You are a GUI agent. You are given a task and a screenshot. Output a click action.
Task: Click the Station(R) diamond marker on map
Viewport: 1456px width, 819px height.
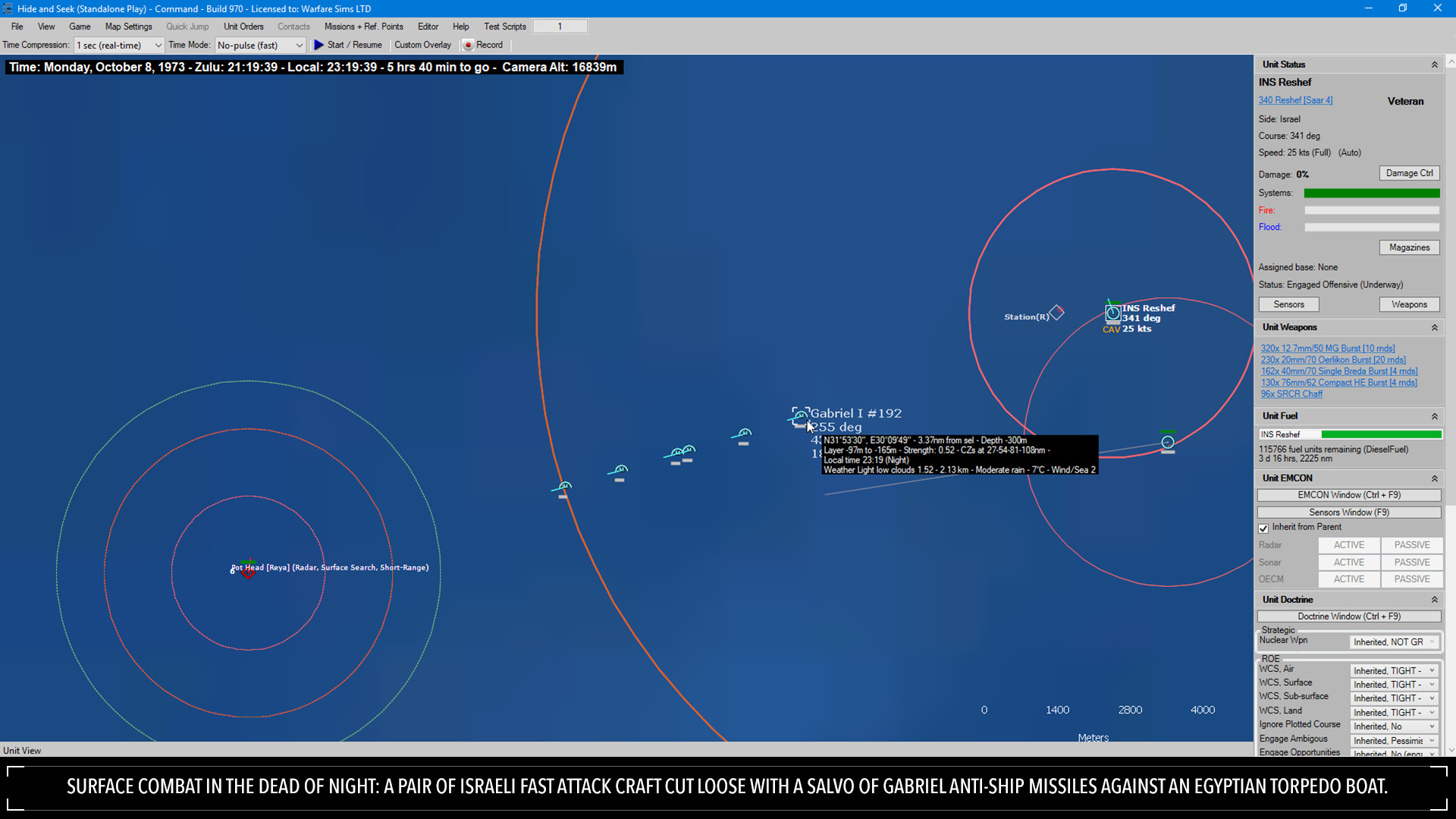tap(1056, 312)
